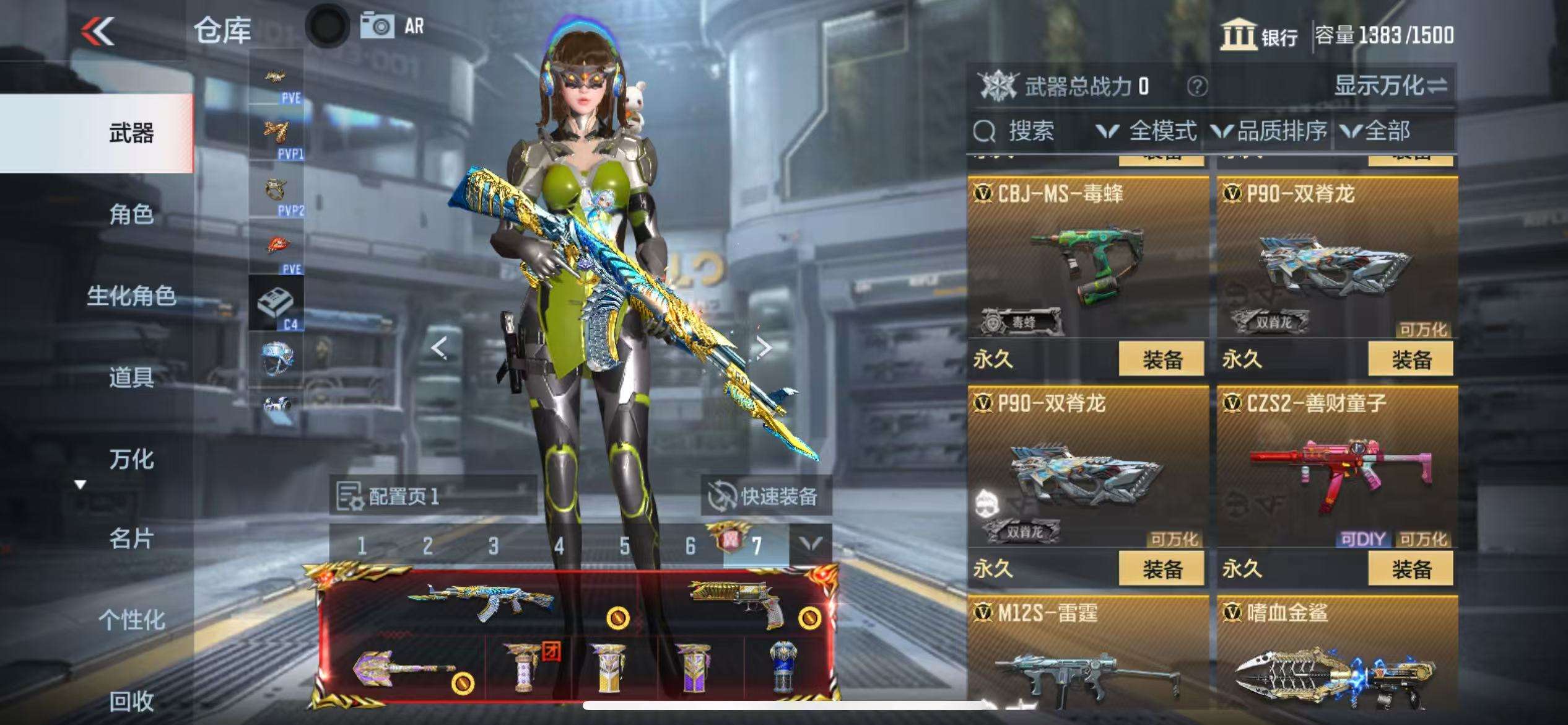
Task: Click the 搜索 weapon search field
Action: point(1030,131)
